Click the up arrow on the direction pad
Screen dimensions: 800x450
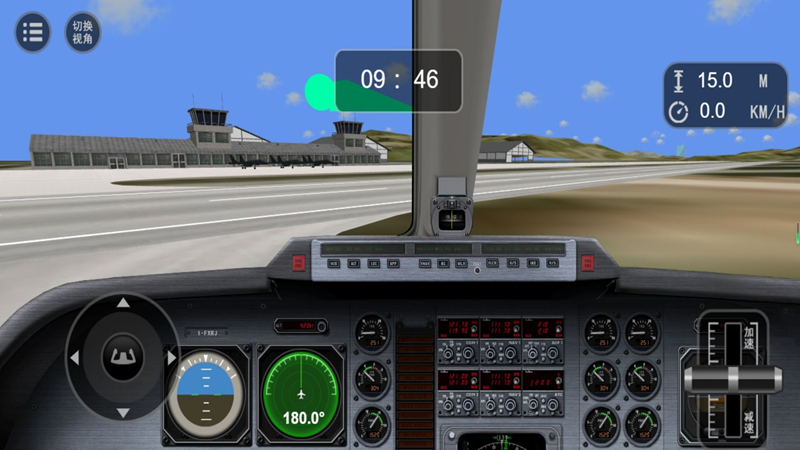tap(123, 302)
